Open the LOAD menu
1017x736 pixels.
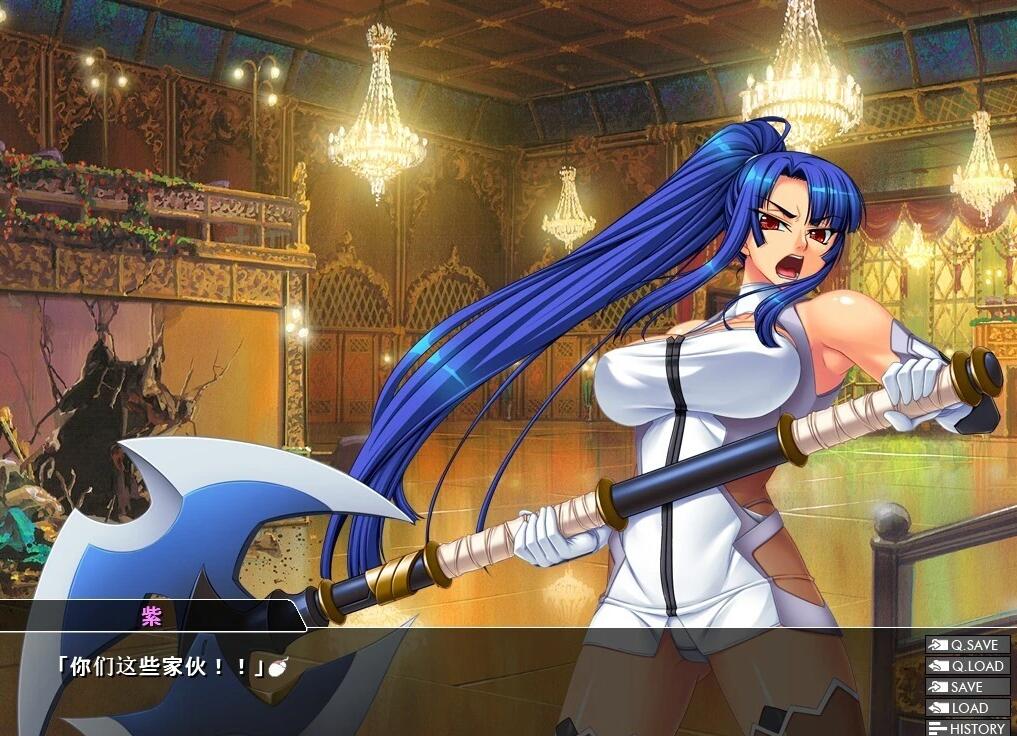(966, 708)
